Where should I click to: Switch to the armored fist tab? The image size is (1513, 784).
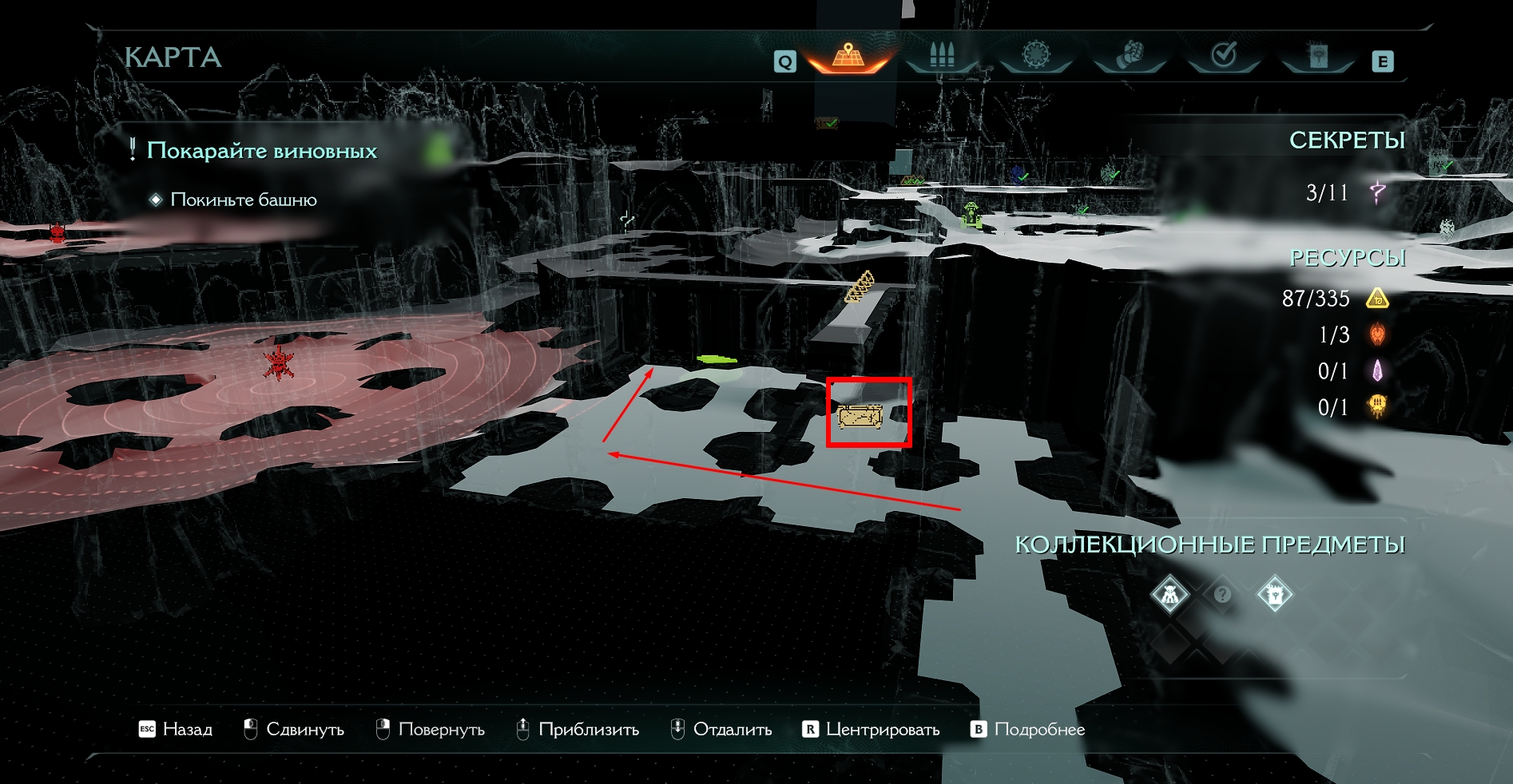tap(1130, 56)
